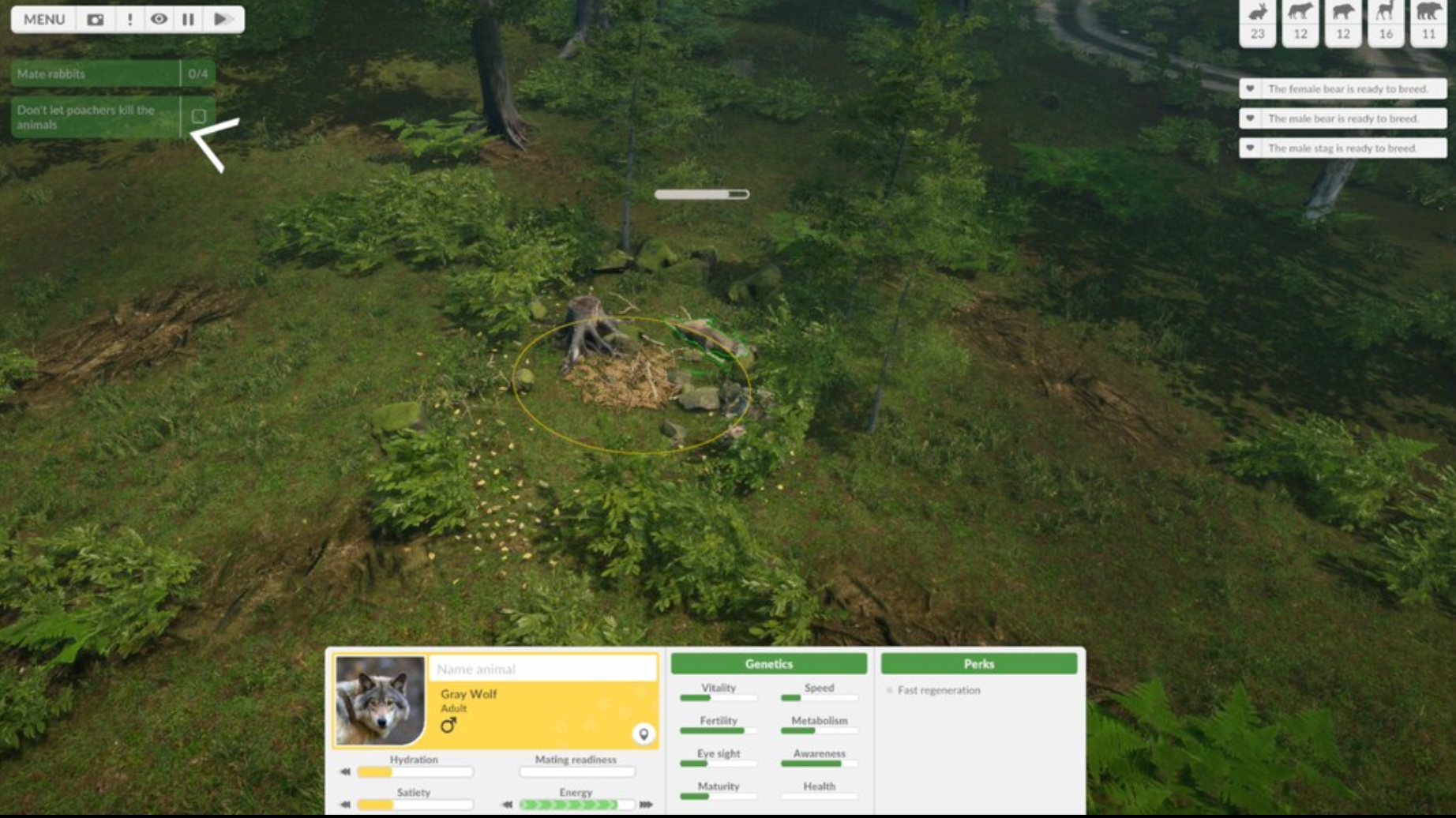
Task: Click the Name animal input field
Action: click(x=541, y=669)
